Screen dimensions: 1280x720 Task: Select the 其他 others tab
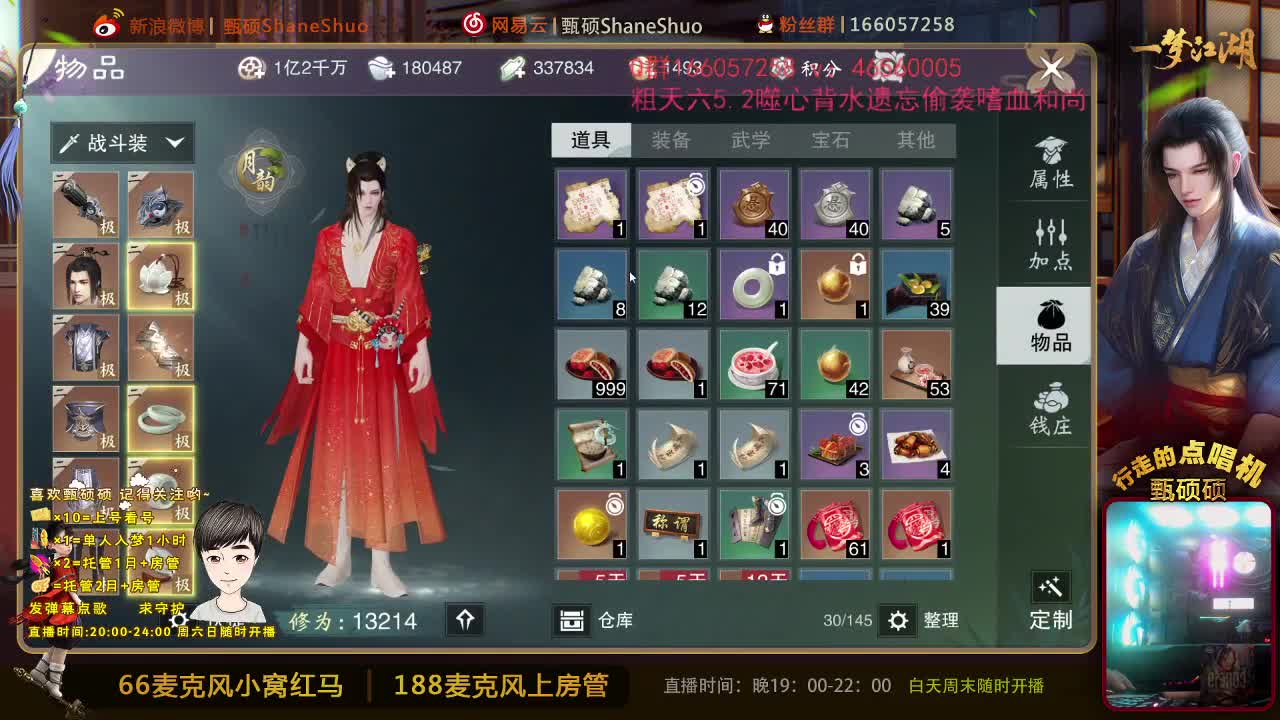click(915, 140)
